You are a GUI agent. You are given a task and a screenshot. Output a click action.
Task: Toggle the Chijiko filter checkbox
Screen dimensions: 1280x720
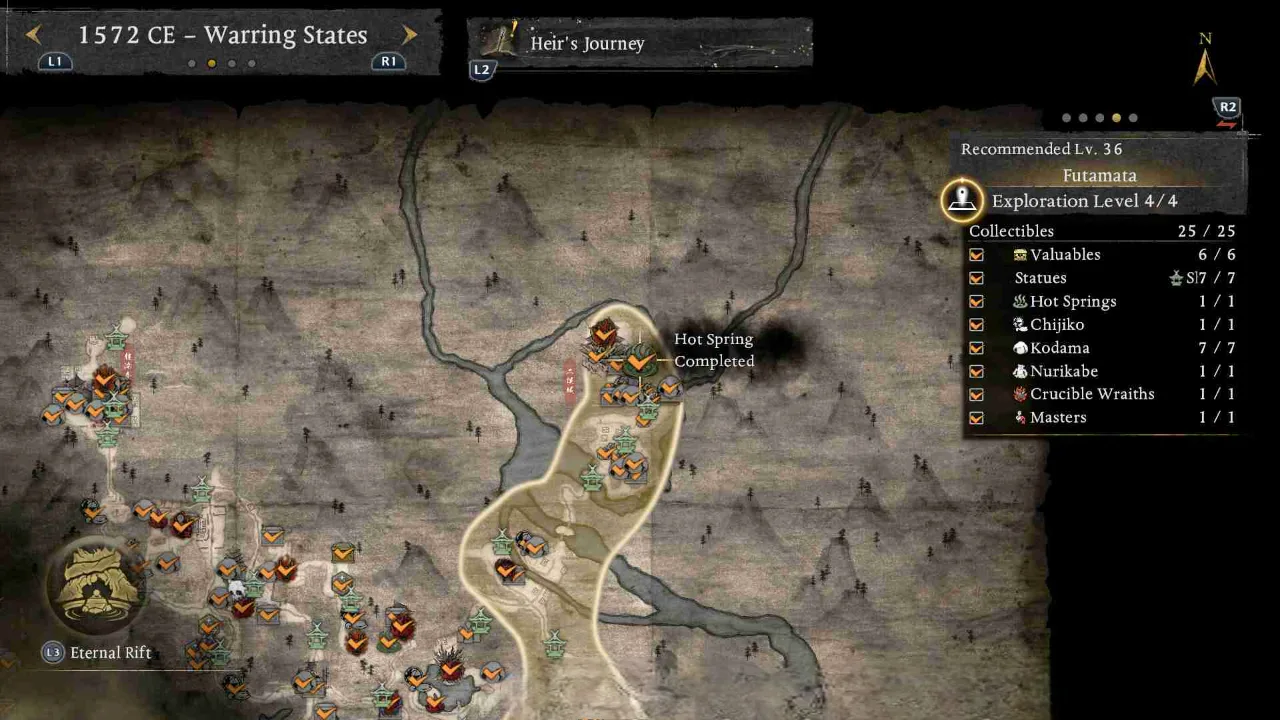(x=977, y=325)
